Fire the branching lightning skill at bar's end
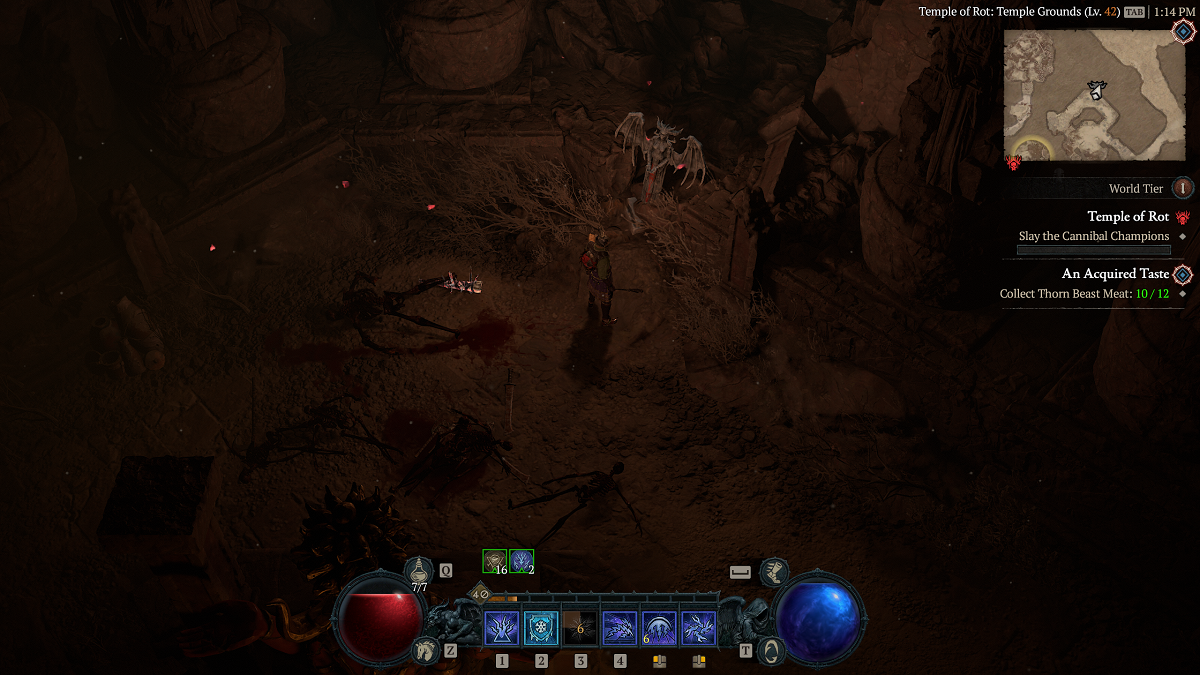Image resolution: width=1200 pixels, height=675 pixels. 698,629
